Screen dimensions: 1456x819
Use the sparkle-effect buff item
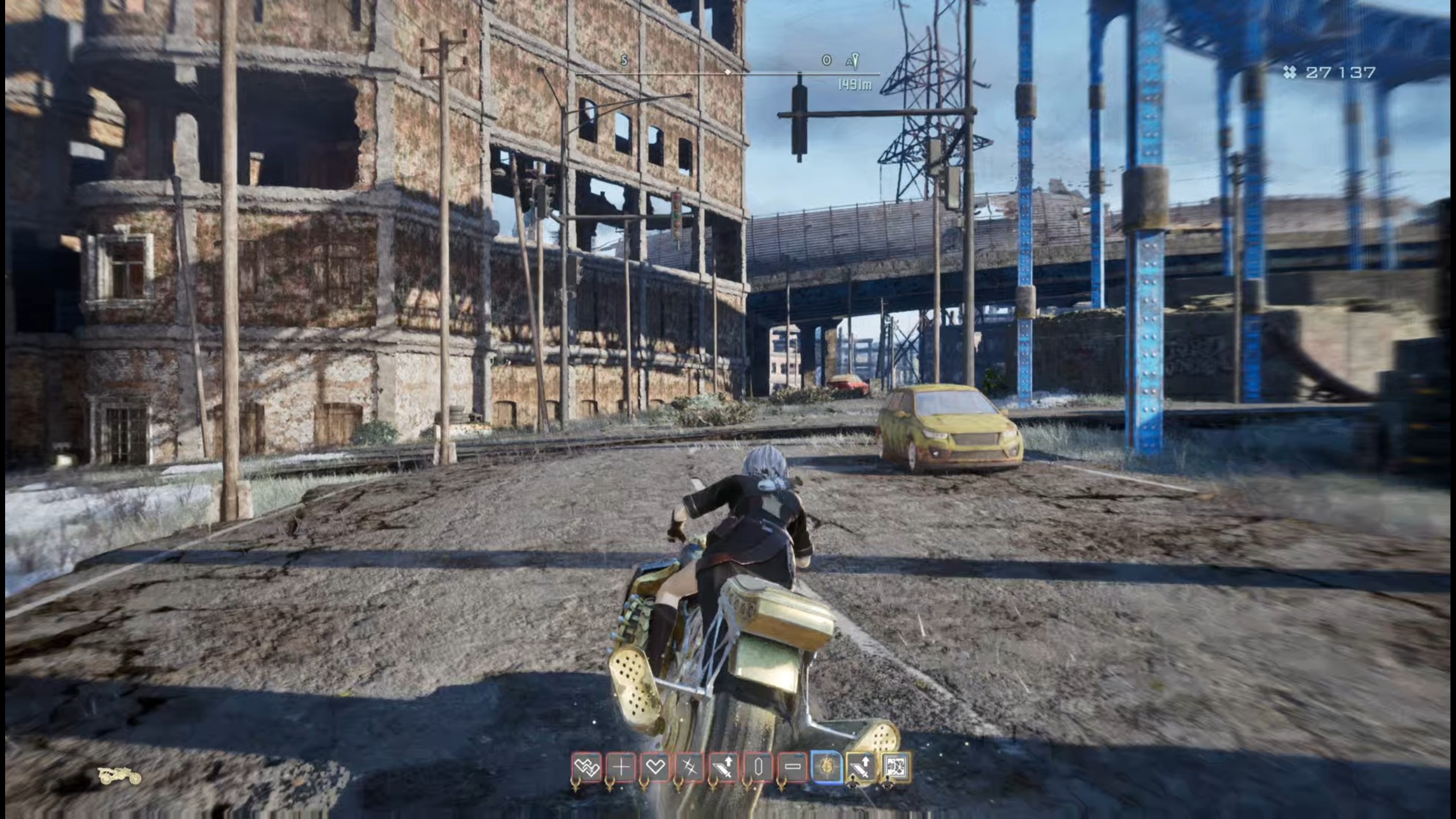(688, 767)
